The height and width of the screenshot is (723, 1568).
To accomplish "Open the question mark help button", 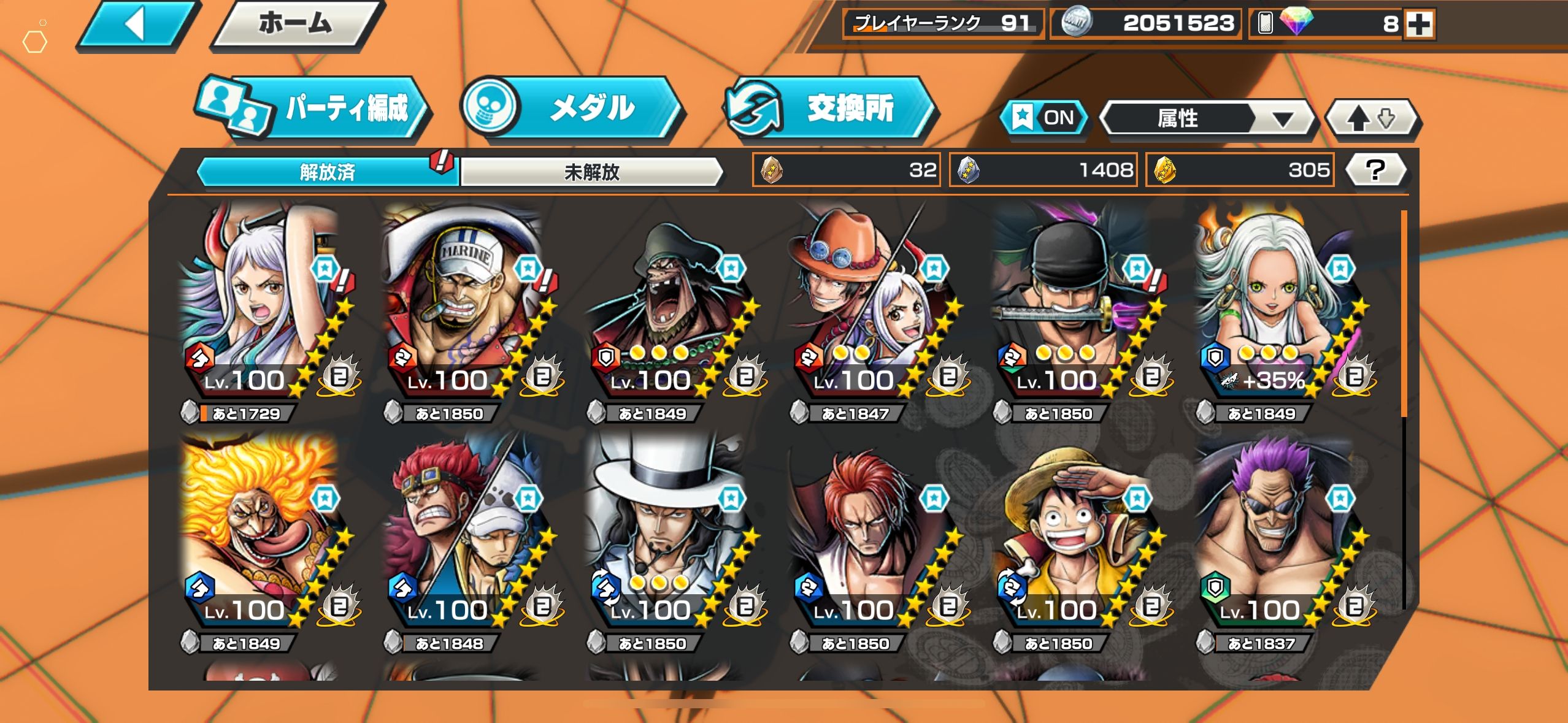I will click(1375, 170).
